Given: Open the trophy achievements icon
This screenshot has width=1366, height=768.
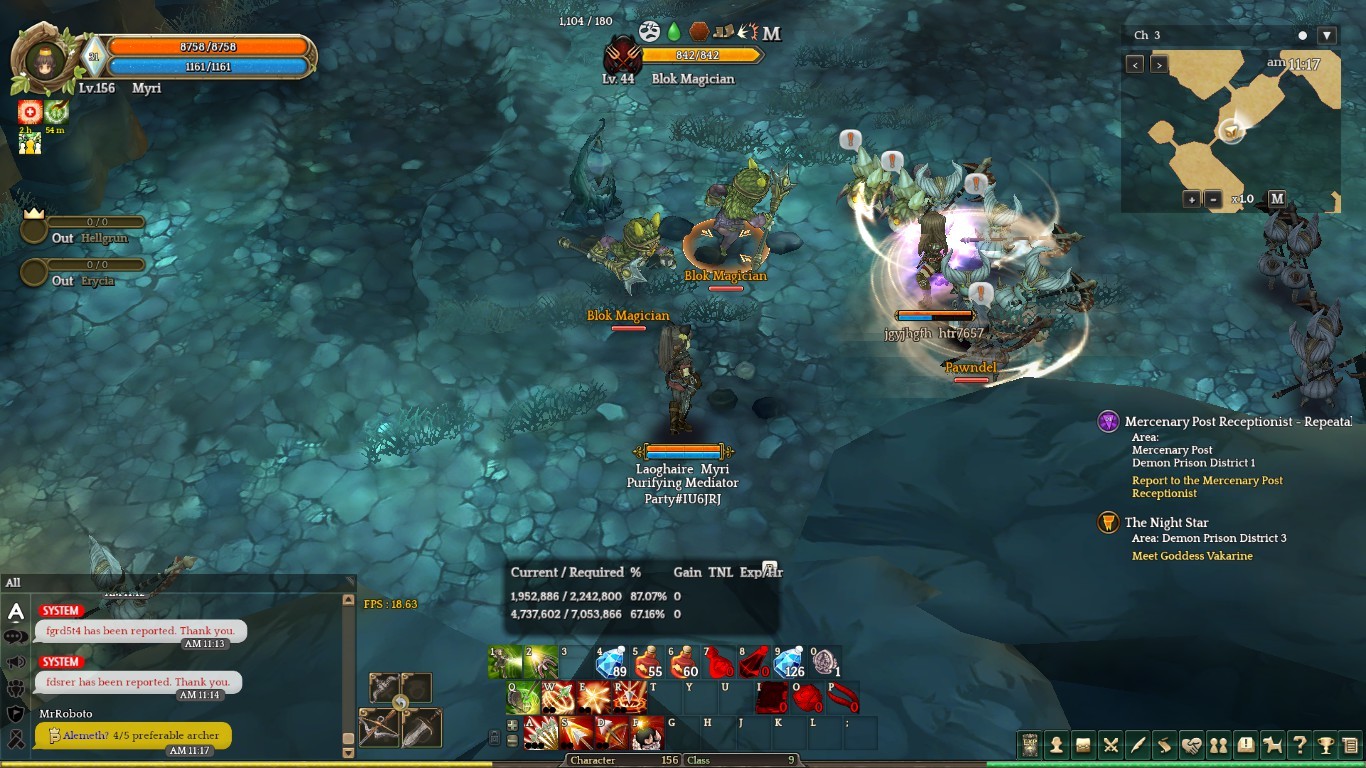Looking at the screenshot, I should click(x=1326, y=745).
